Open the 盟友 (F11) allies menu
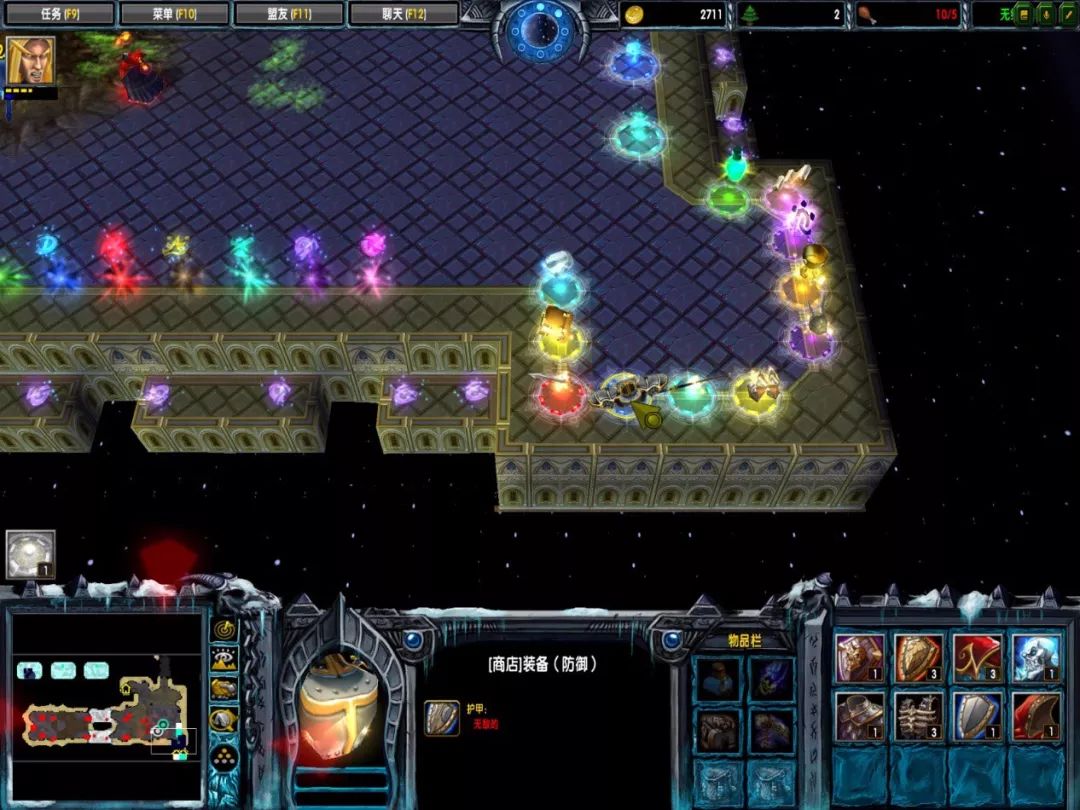This screenshot has height=810, width=1080. [289, 14]
